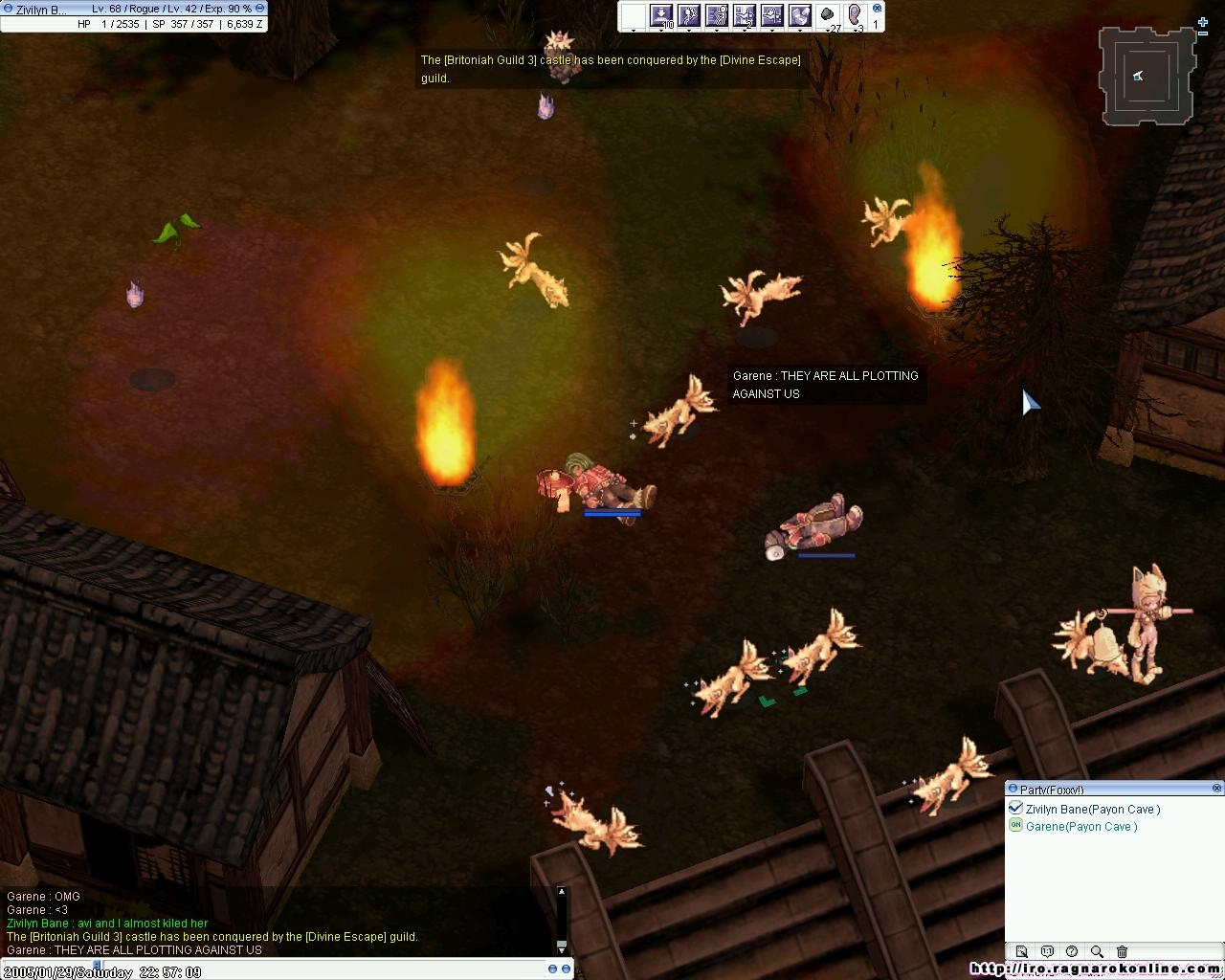Zoom out the minimap with minus button
This screenshot has width=1225, height=980.
(x=1203, y=34)
